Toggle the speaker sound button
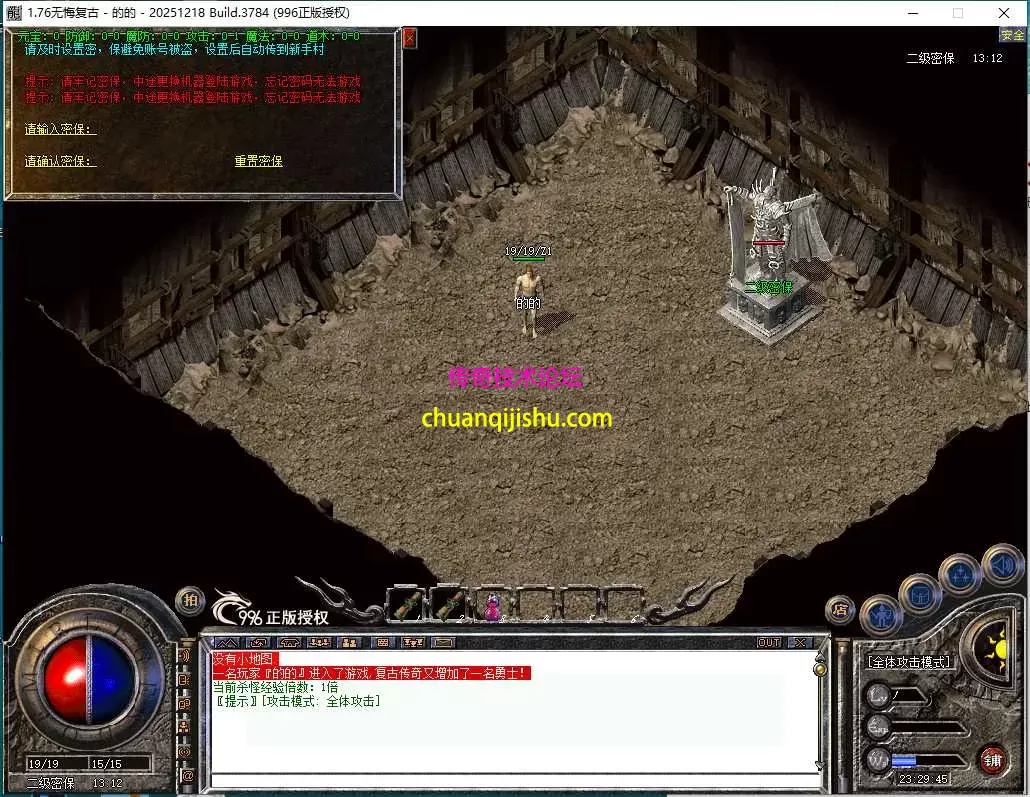 (1002, 565)
